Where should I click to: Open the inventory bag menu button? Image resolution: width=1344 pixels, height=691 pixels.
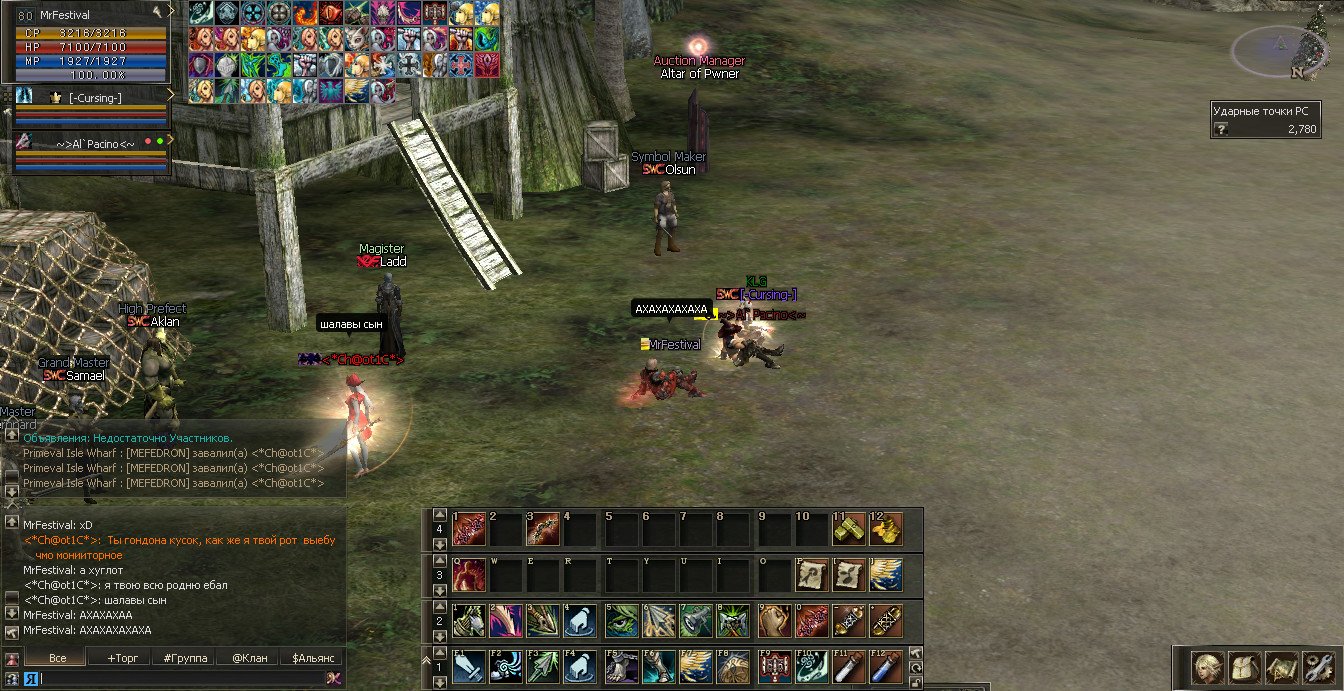click(1244, 668)
